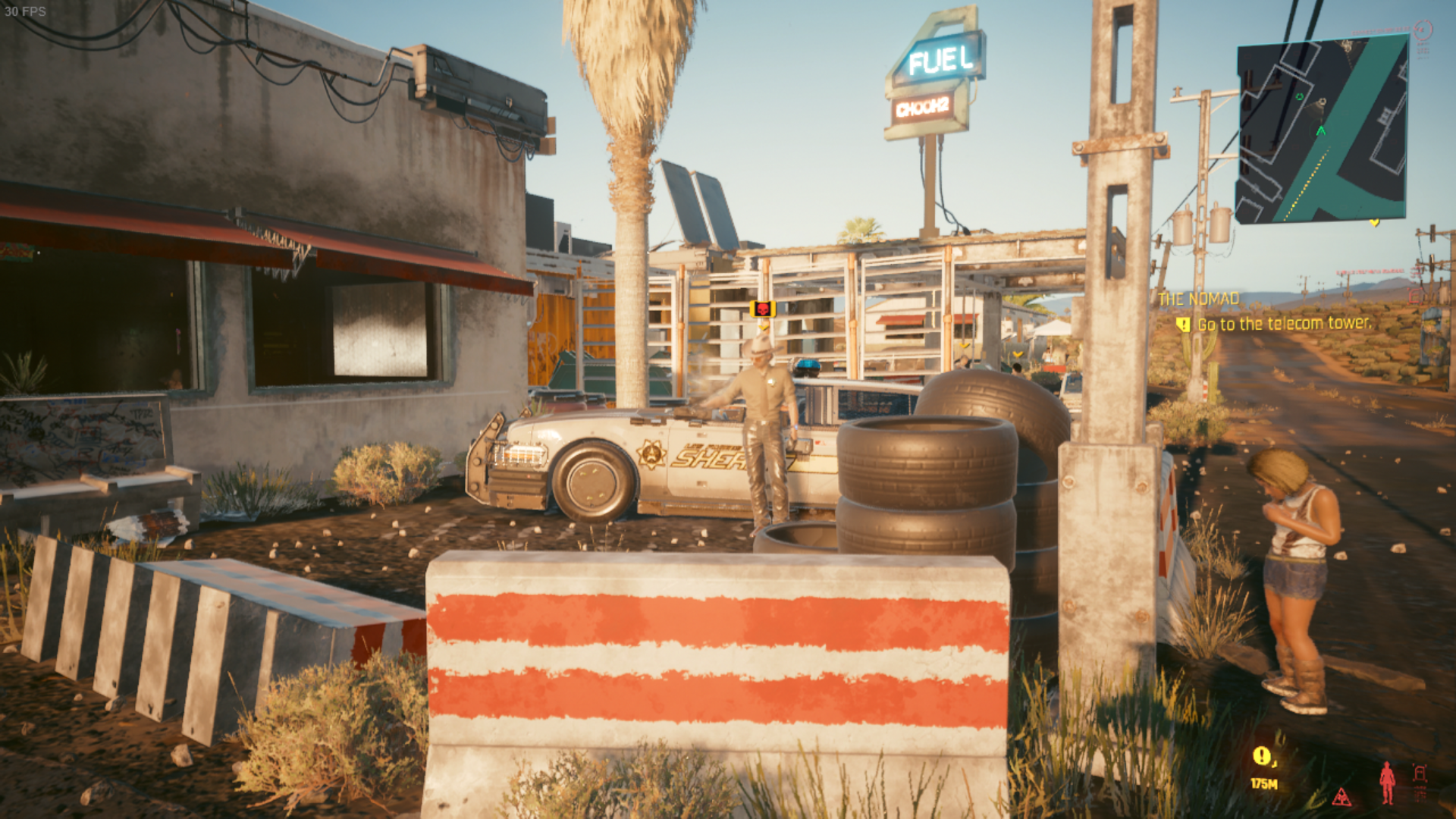
Task: Select The Nomad quest title
Action: (1198, 299)
